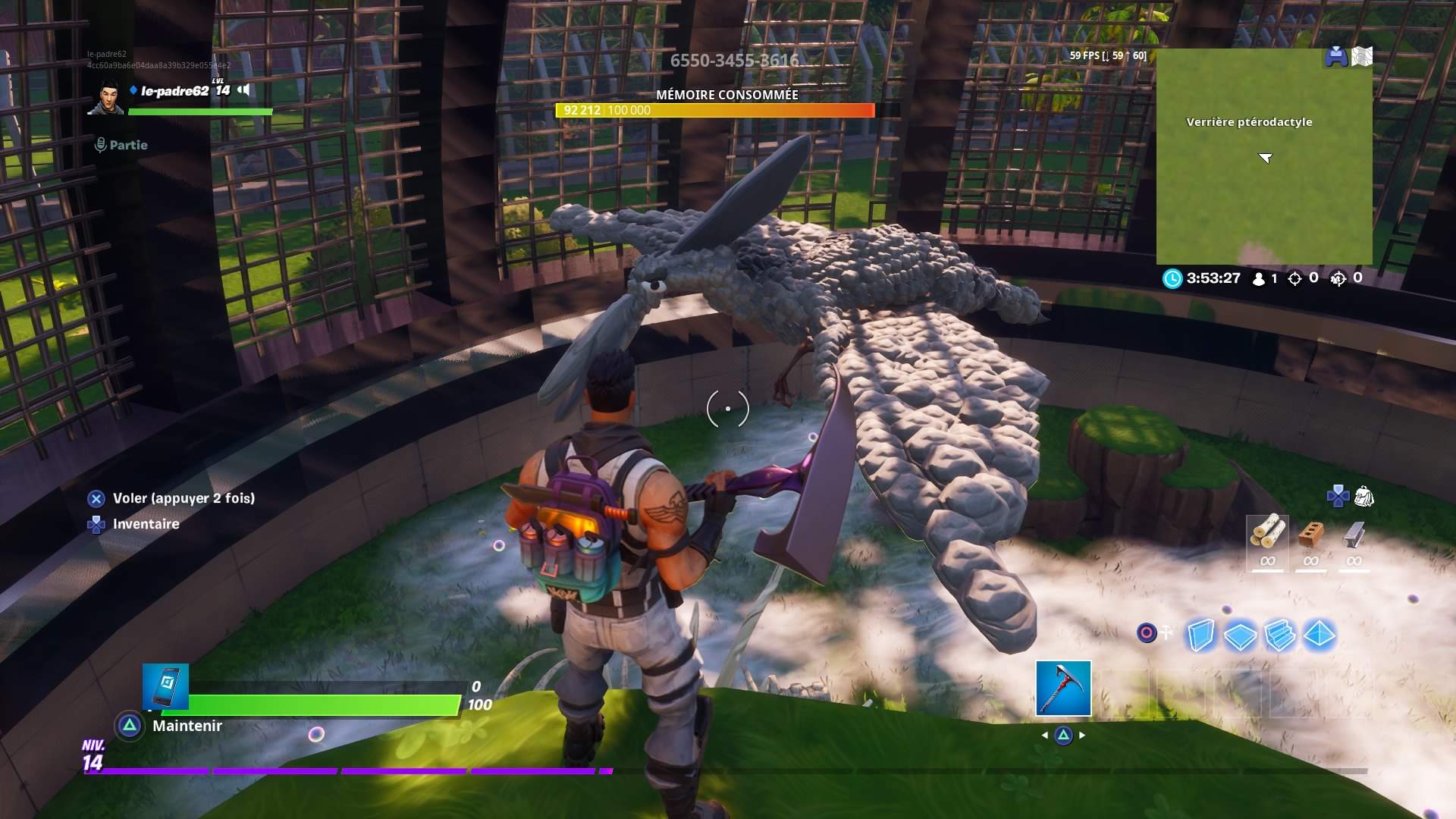The width and height of the screenshot is (1456, 819).
Task: Open the backpack inventory icon
Action: (1363, 497)
